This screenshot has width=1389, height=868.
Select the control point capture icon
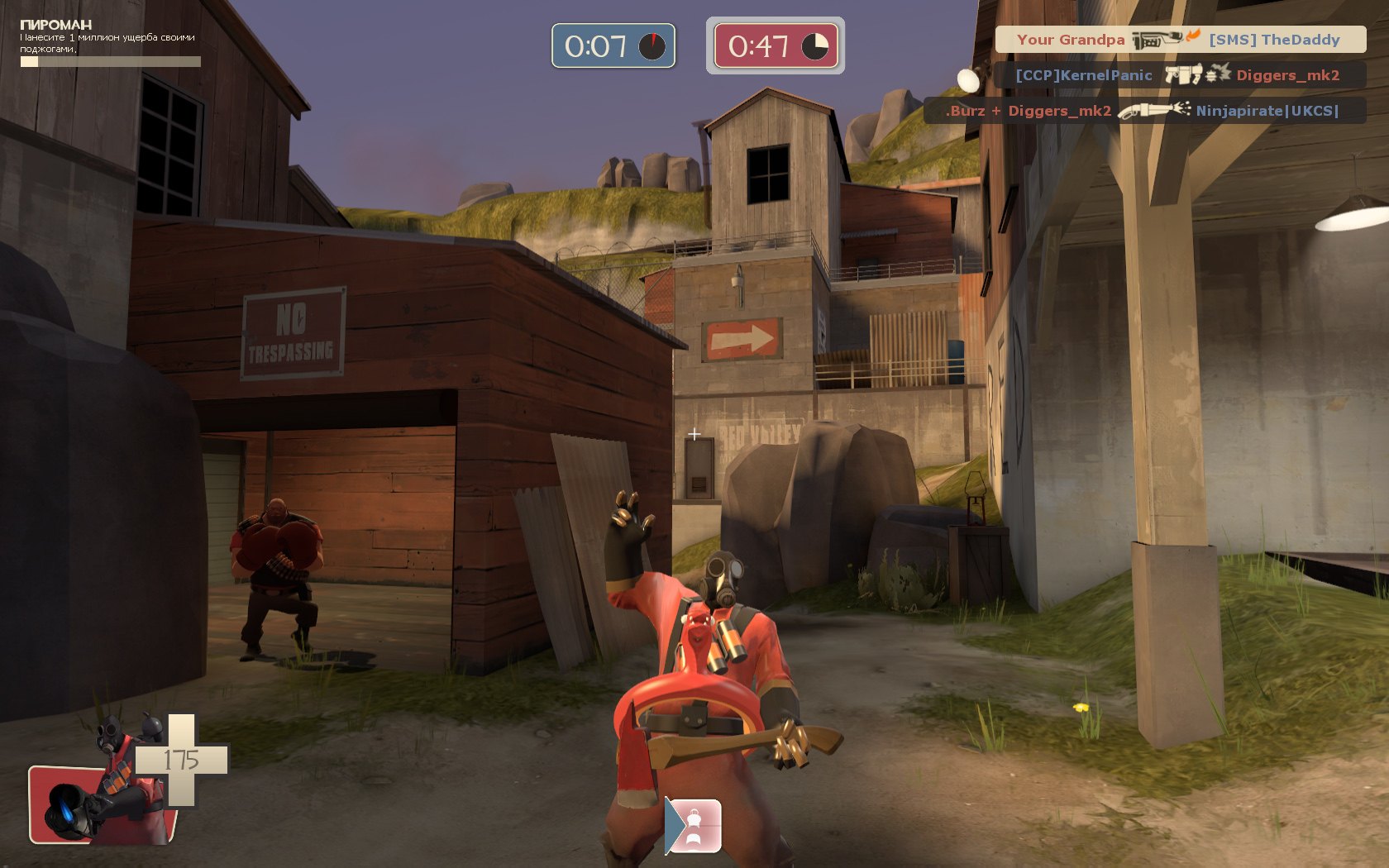694,825
